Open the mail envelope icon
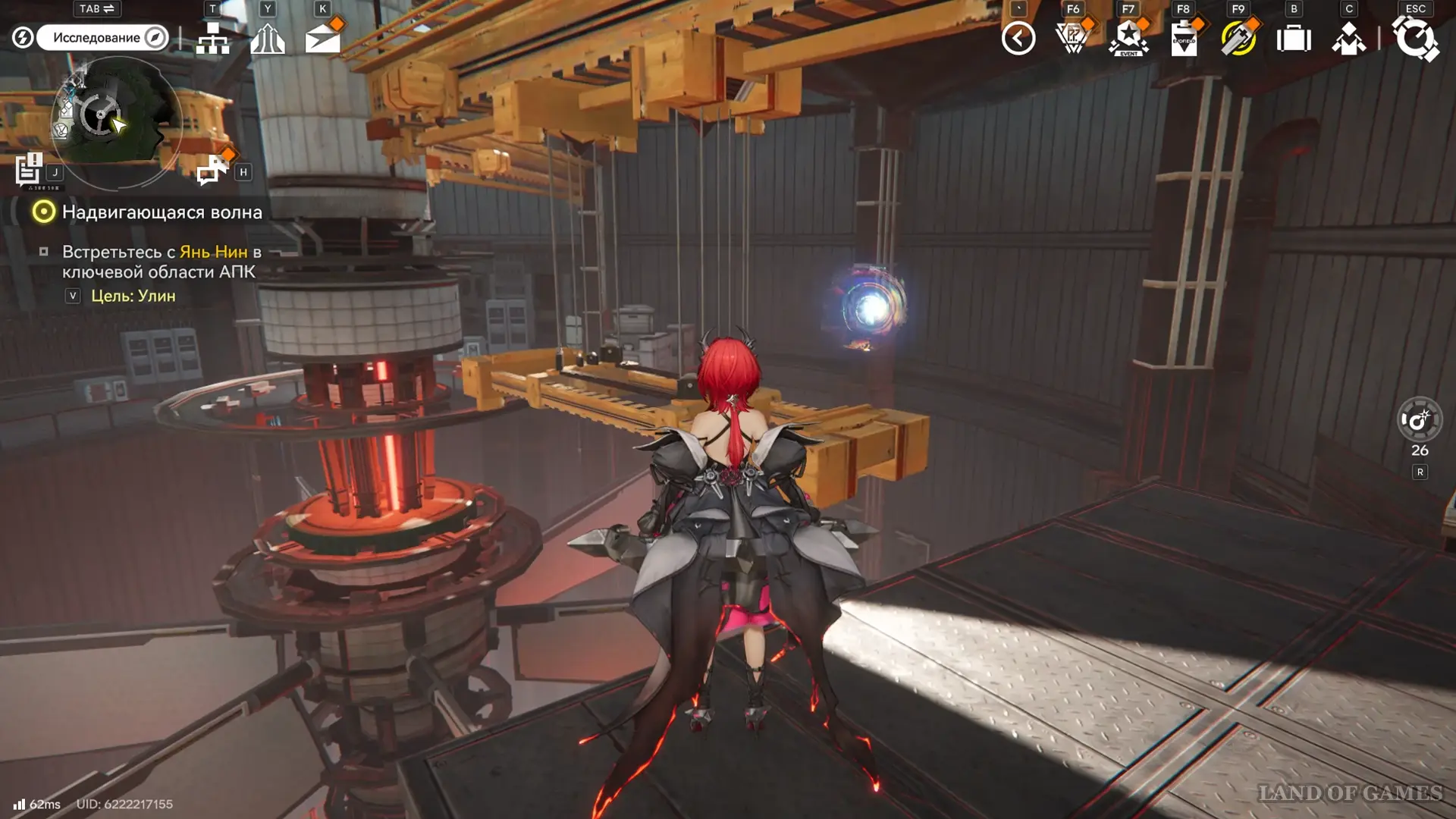 322,38
